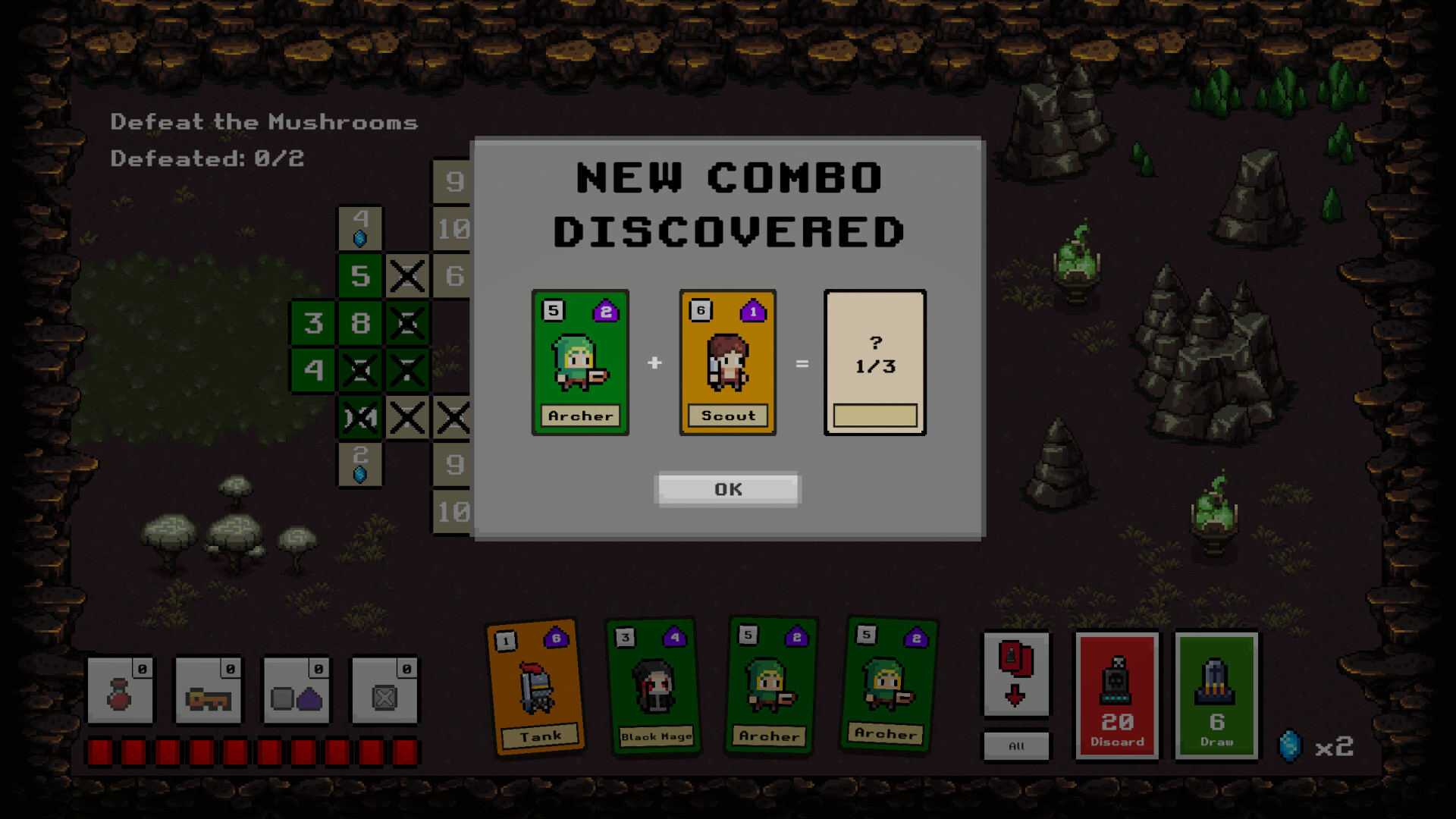This screenshot has width=1456, height=819.
Task: Select the discard-card icon with red arrow
Action: tap(1016, 675)
